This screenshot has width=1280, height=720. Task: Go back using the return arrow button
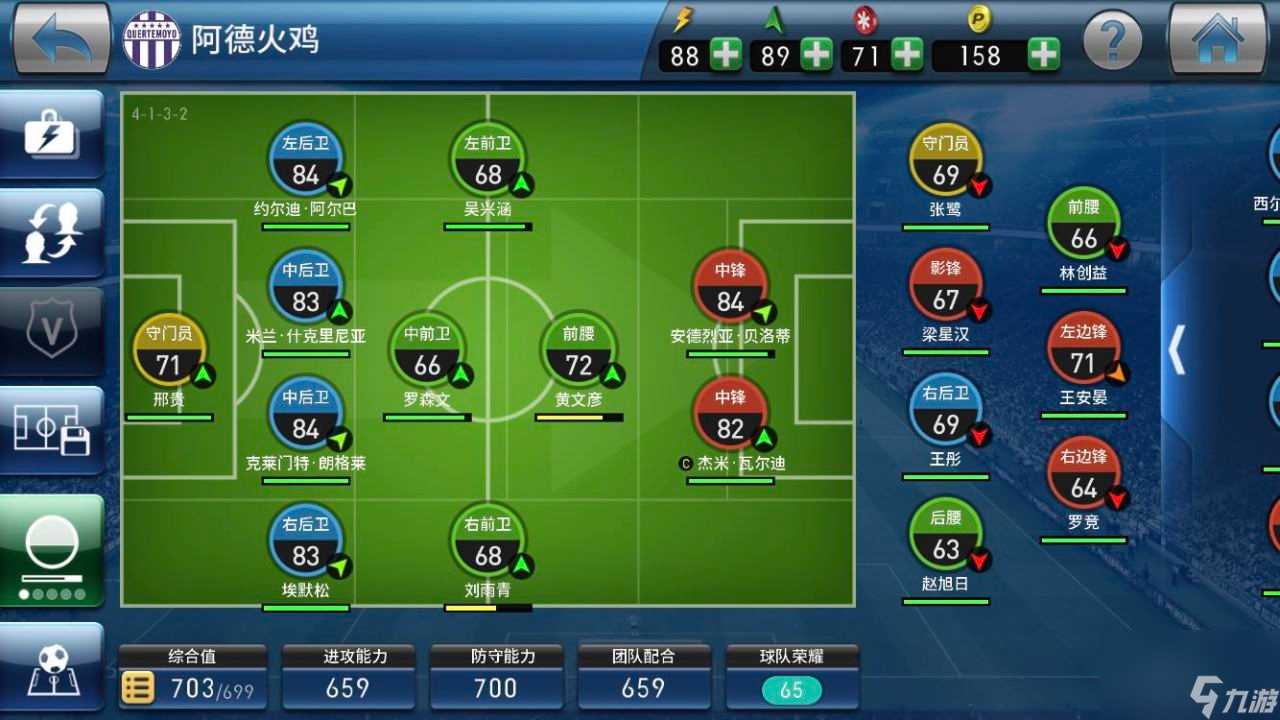[x=60, y=38]
